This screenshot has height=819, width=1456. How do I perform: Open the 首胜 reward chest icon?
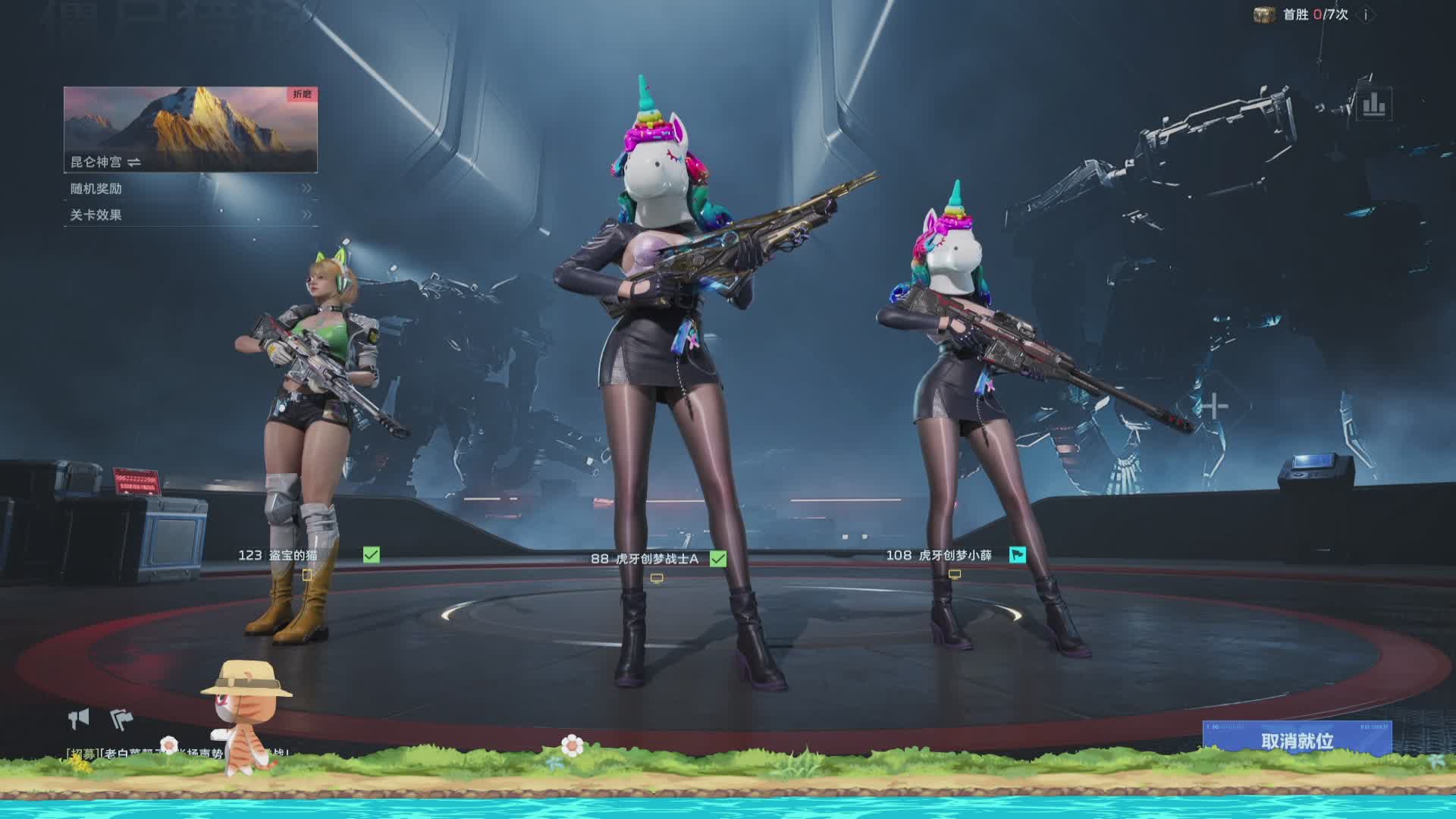coord(1264,14)
